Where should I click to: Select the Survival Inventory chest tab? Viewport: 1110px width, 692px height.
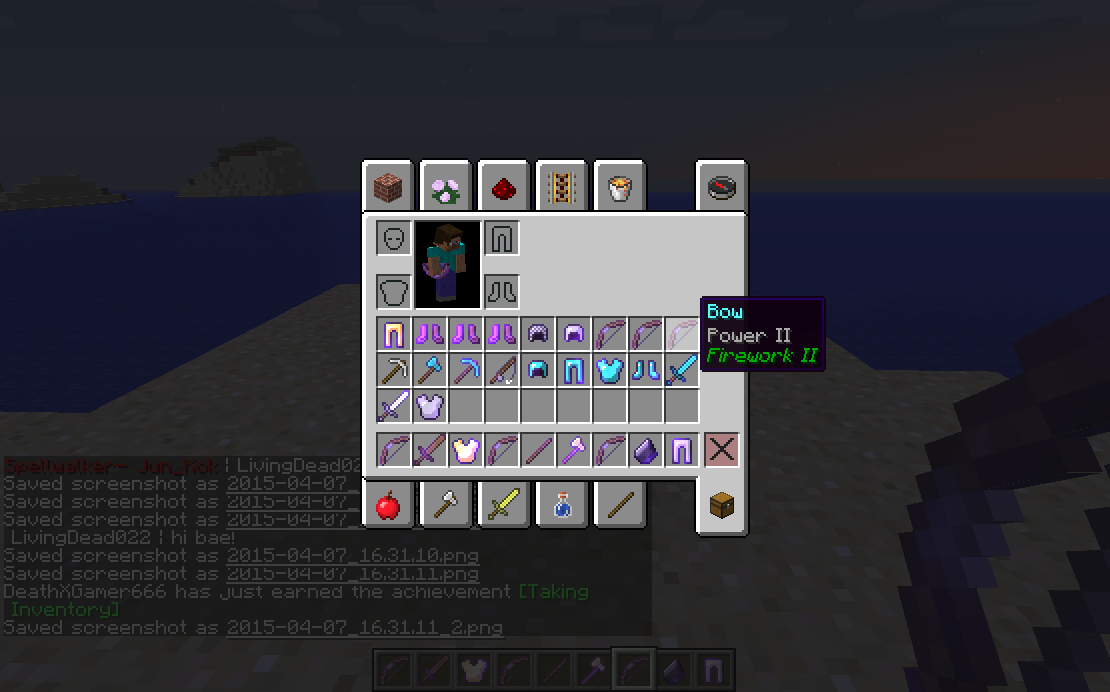721,506
